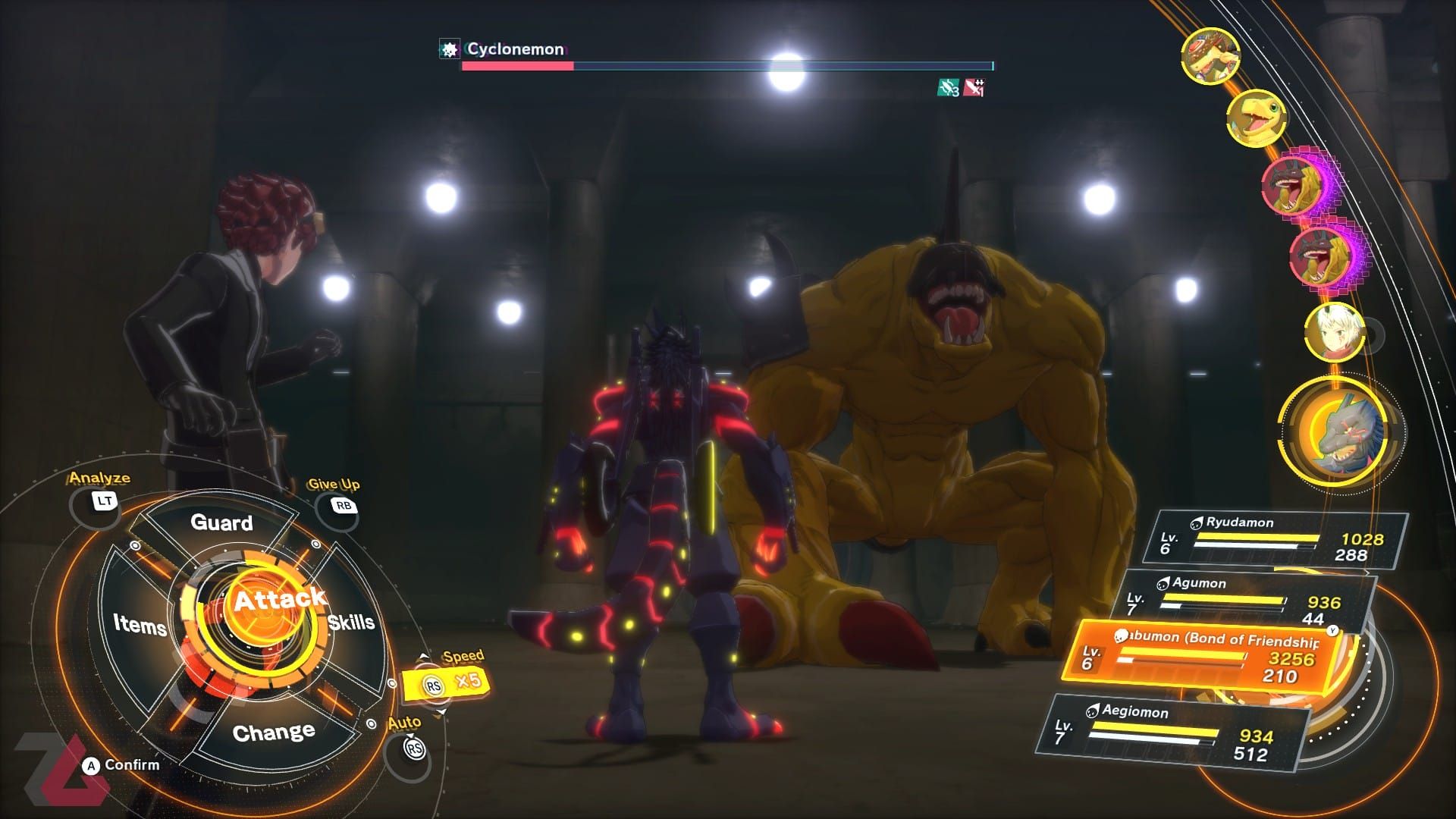Toggle the battle Speed x5 setting
The width and height of the screenshot is (1456, 819).
point(447,682)
